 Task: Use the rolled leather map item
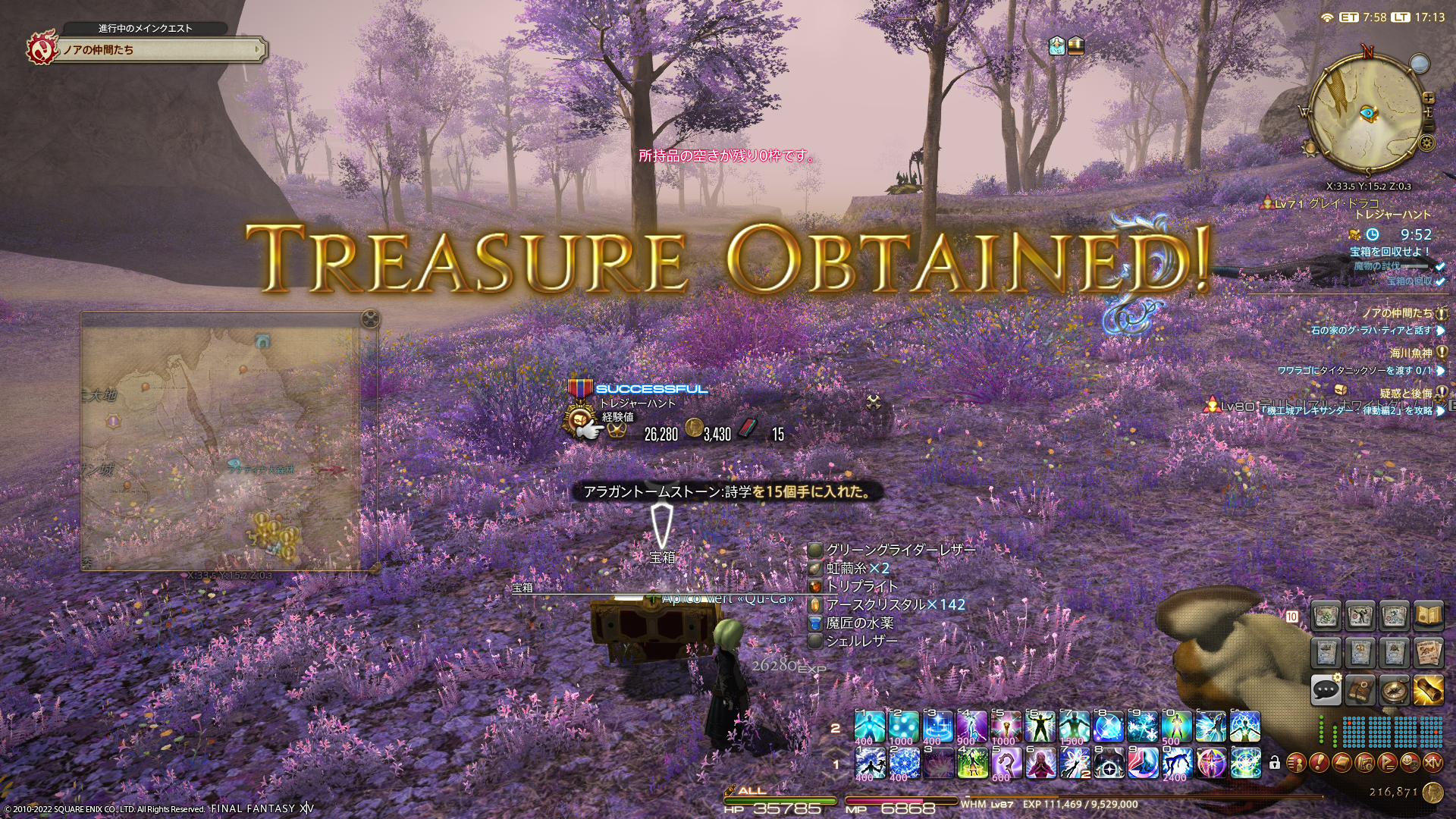pos(1360,689)
